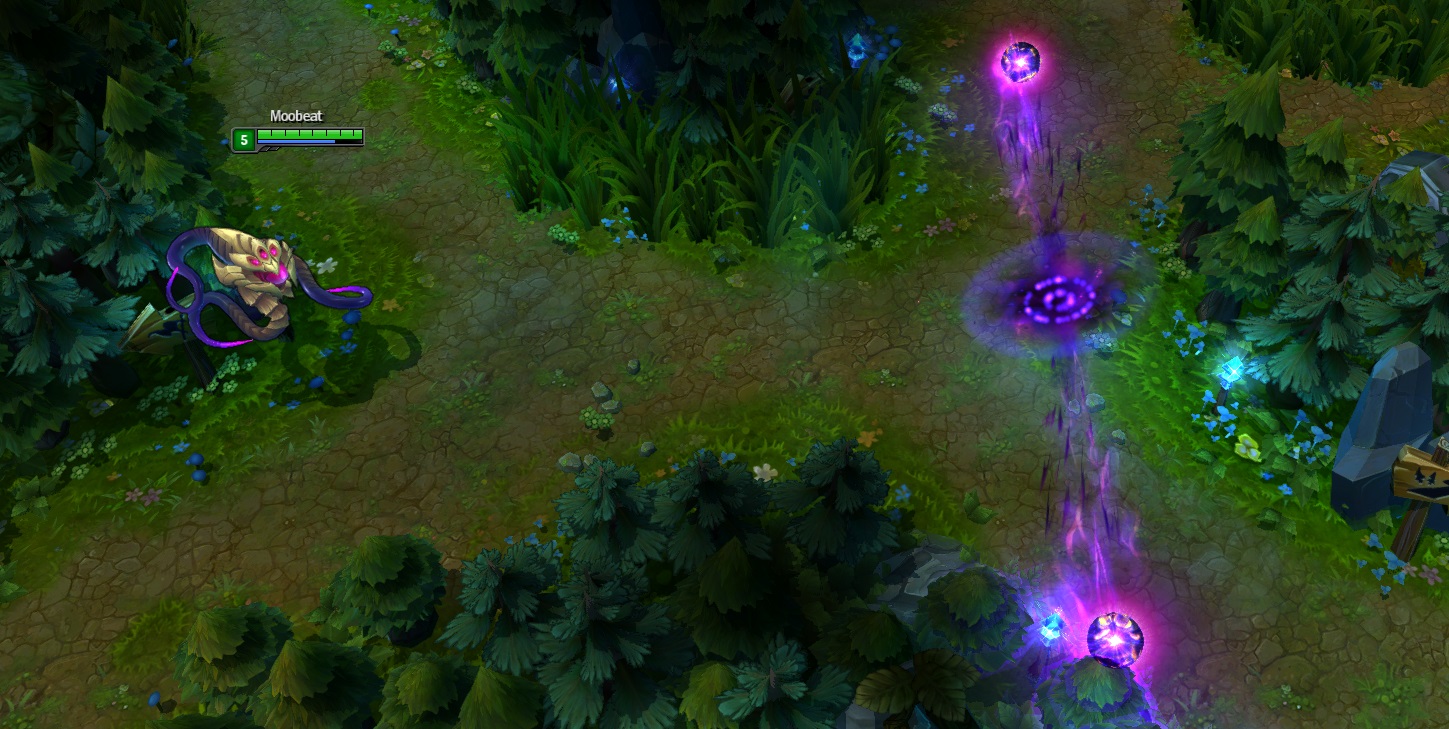
Task: Click the blue crystal cluster at top right
Action: pos(858,48)
